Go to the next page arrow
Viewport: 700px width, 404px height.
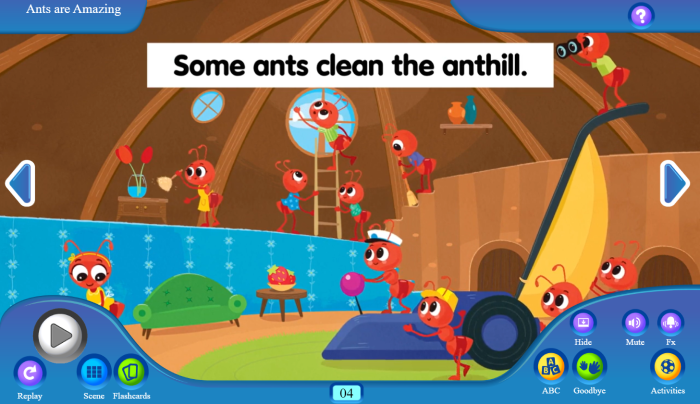(675, 183)
